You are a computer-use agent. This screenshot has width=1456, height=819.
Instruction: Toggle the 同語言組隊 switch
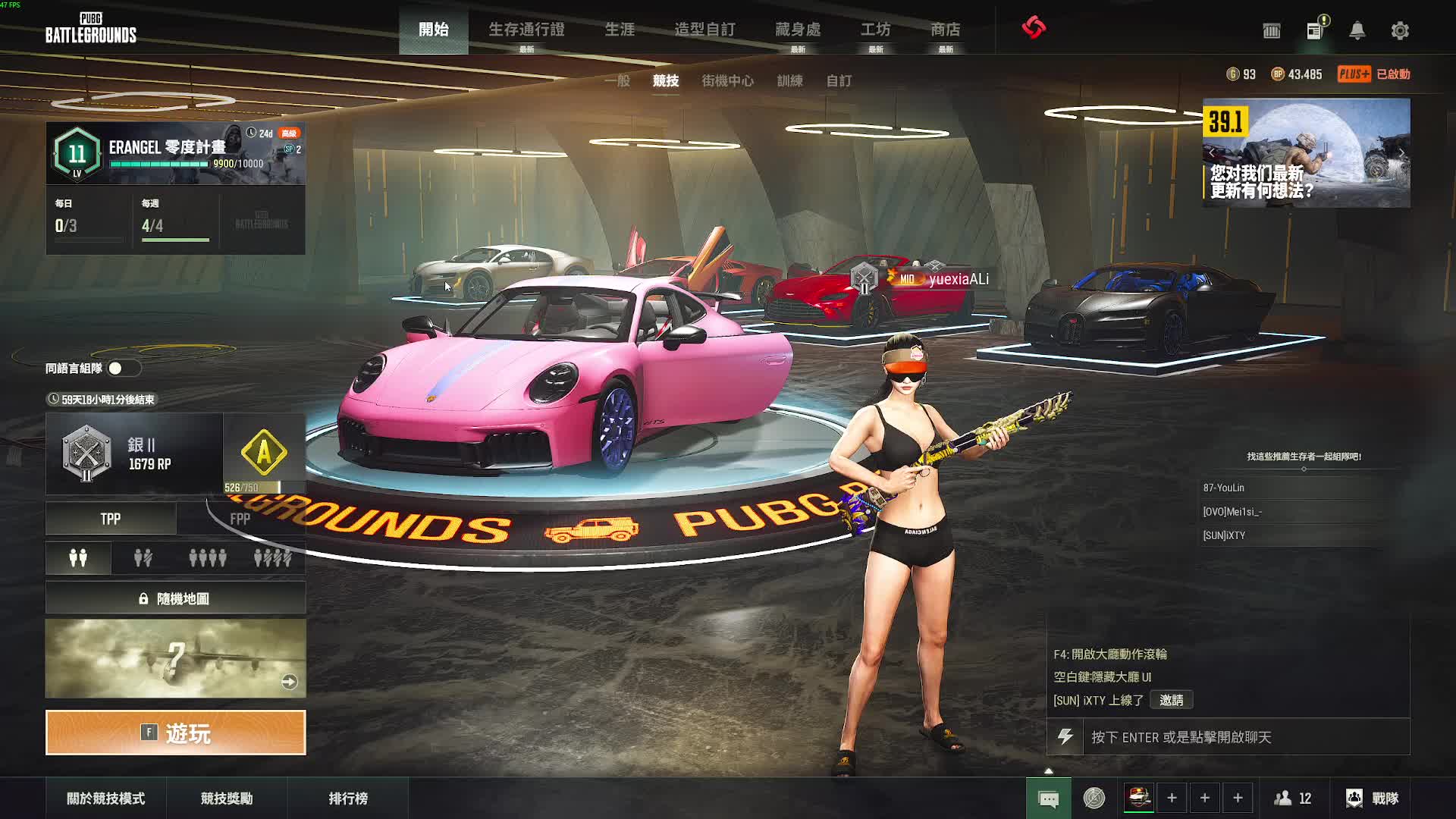[121, 369]
